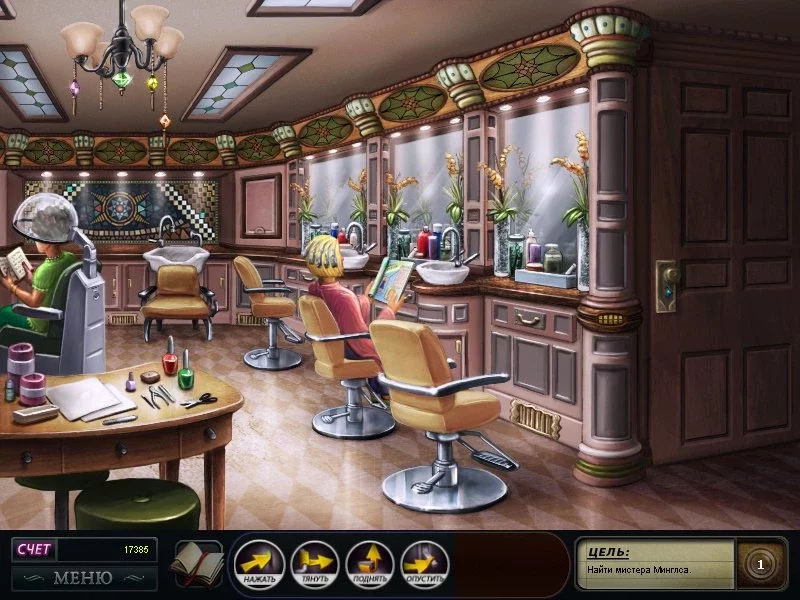The height and width of the screenshot is (600, 800).
Task: Click the ЦЕЛЬ objective panel
Action: tap(656, 563)
